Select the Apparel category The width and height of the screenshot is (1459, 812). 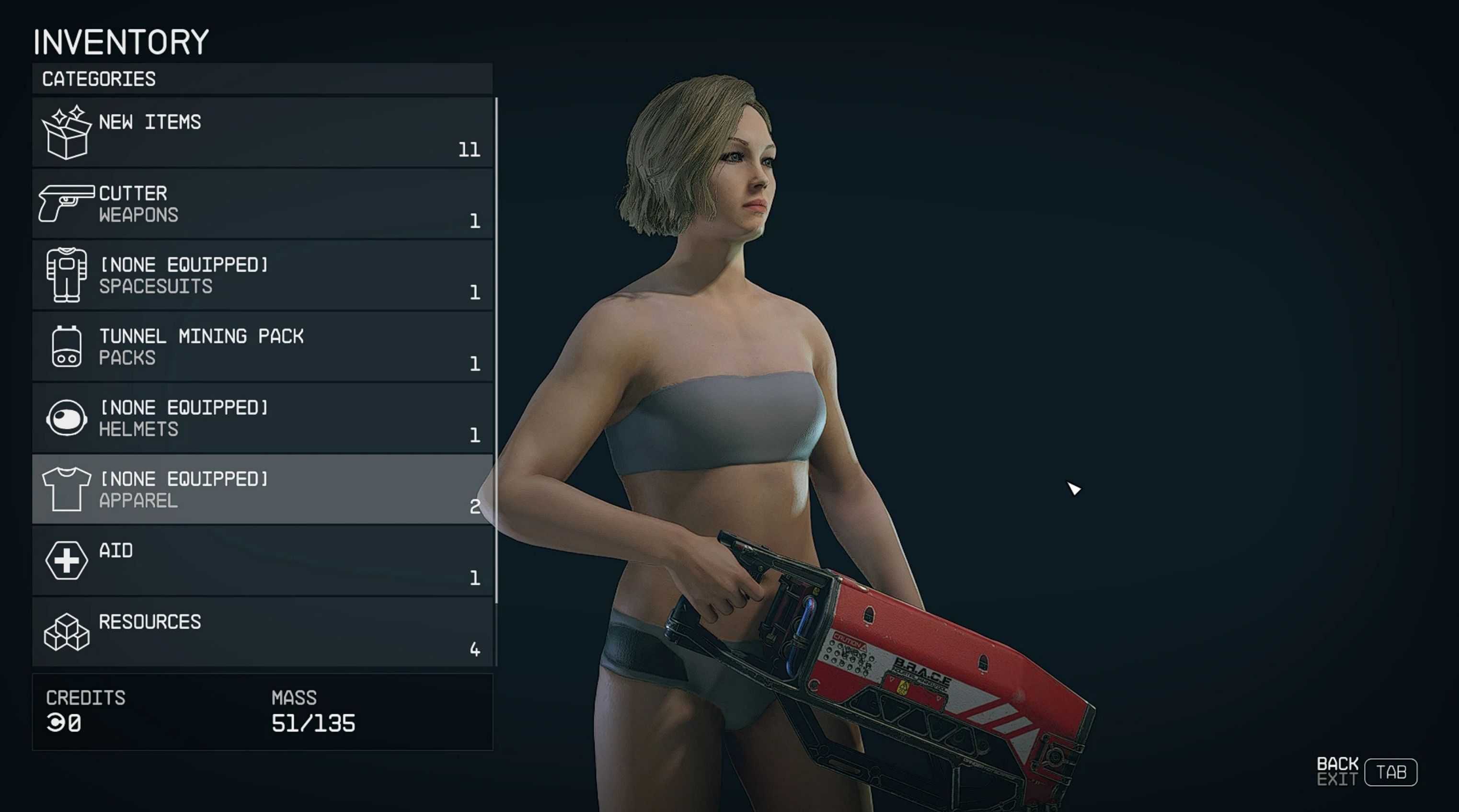(262, 489)
